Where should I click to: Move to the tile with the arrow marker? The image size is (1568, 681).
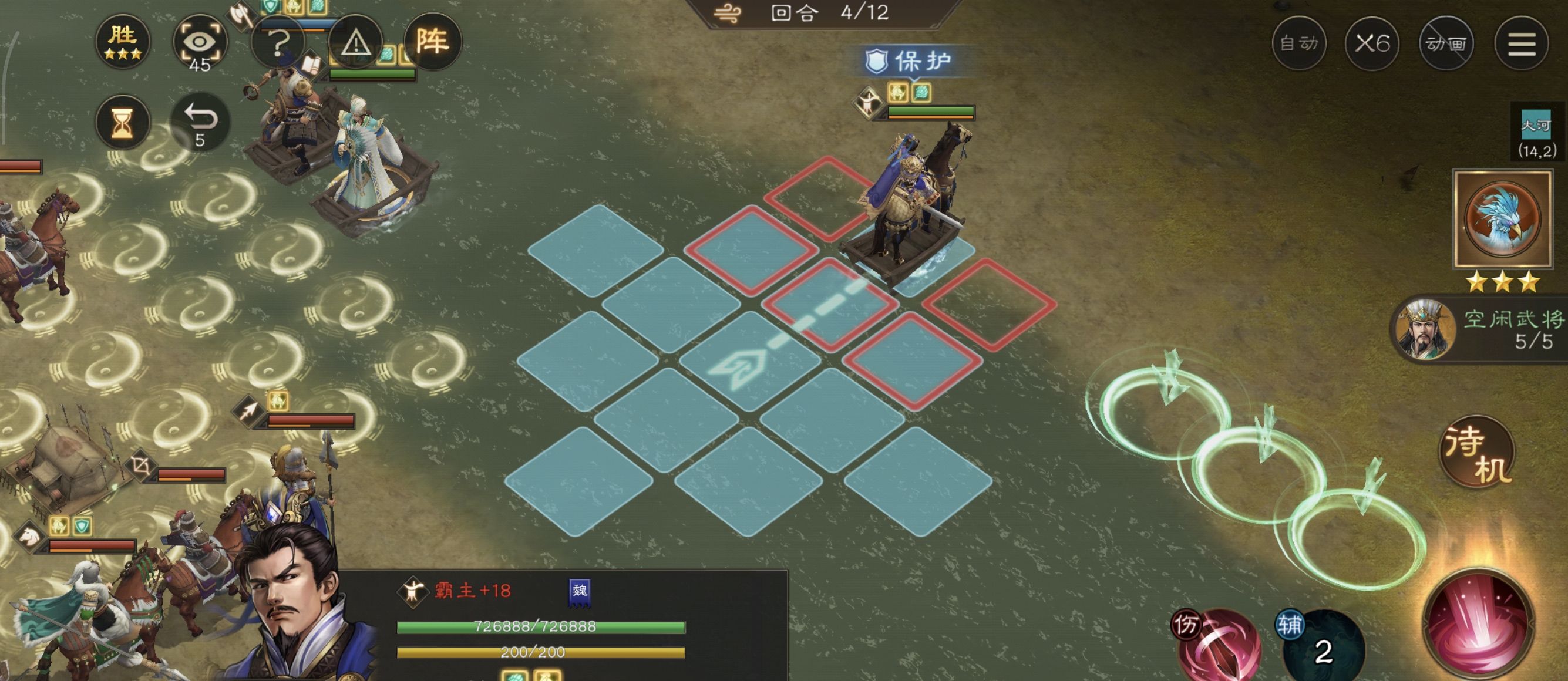[x=749, y=362]
